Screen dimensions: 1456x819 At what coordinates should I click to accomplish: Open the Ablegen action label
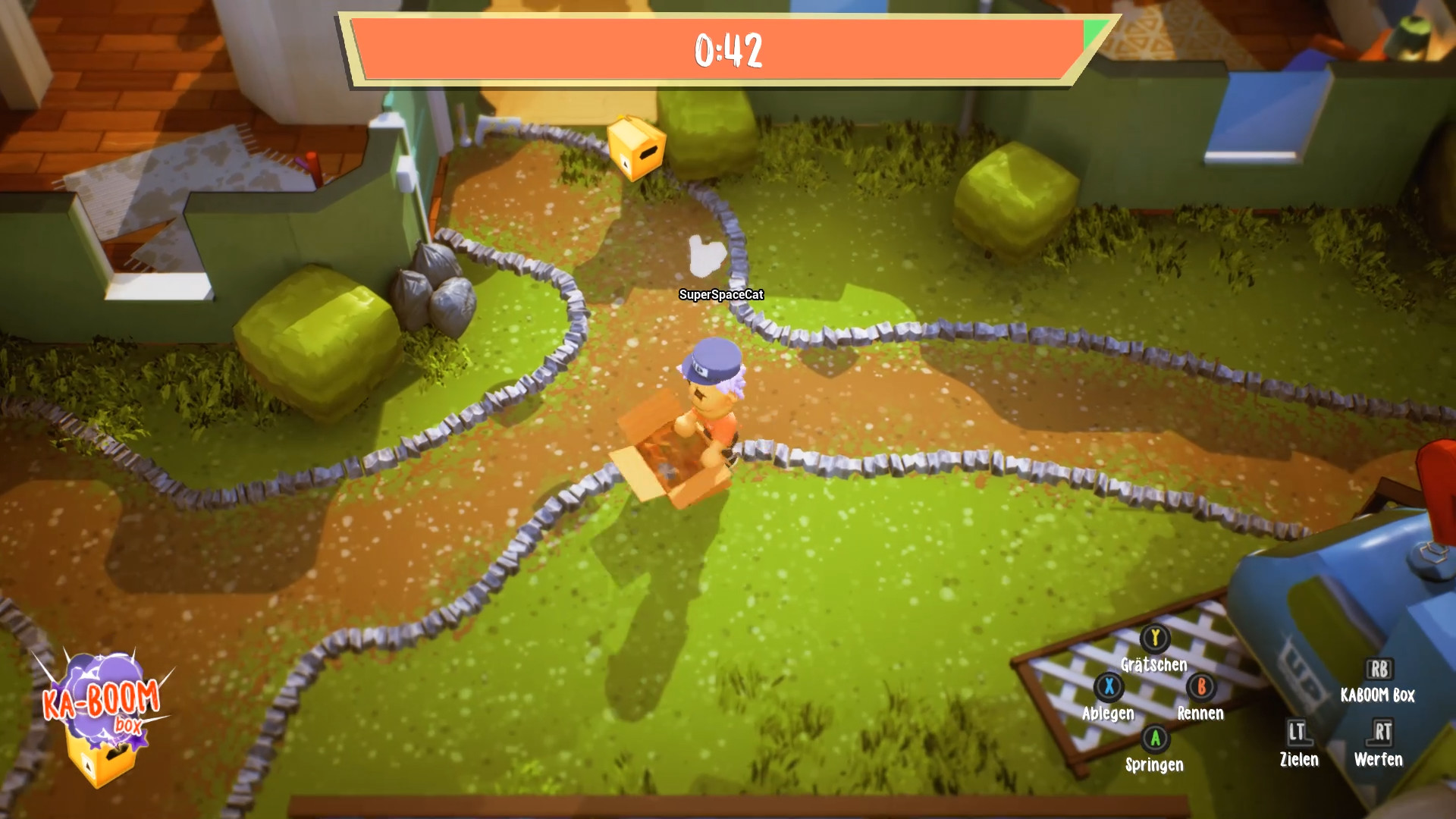tap(1107, 714)
